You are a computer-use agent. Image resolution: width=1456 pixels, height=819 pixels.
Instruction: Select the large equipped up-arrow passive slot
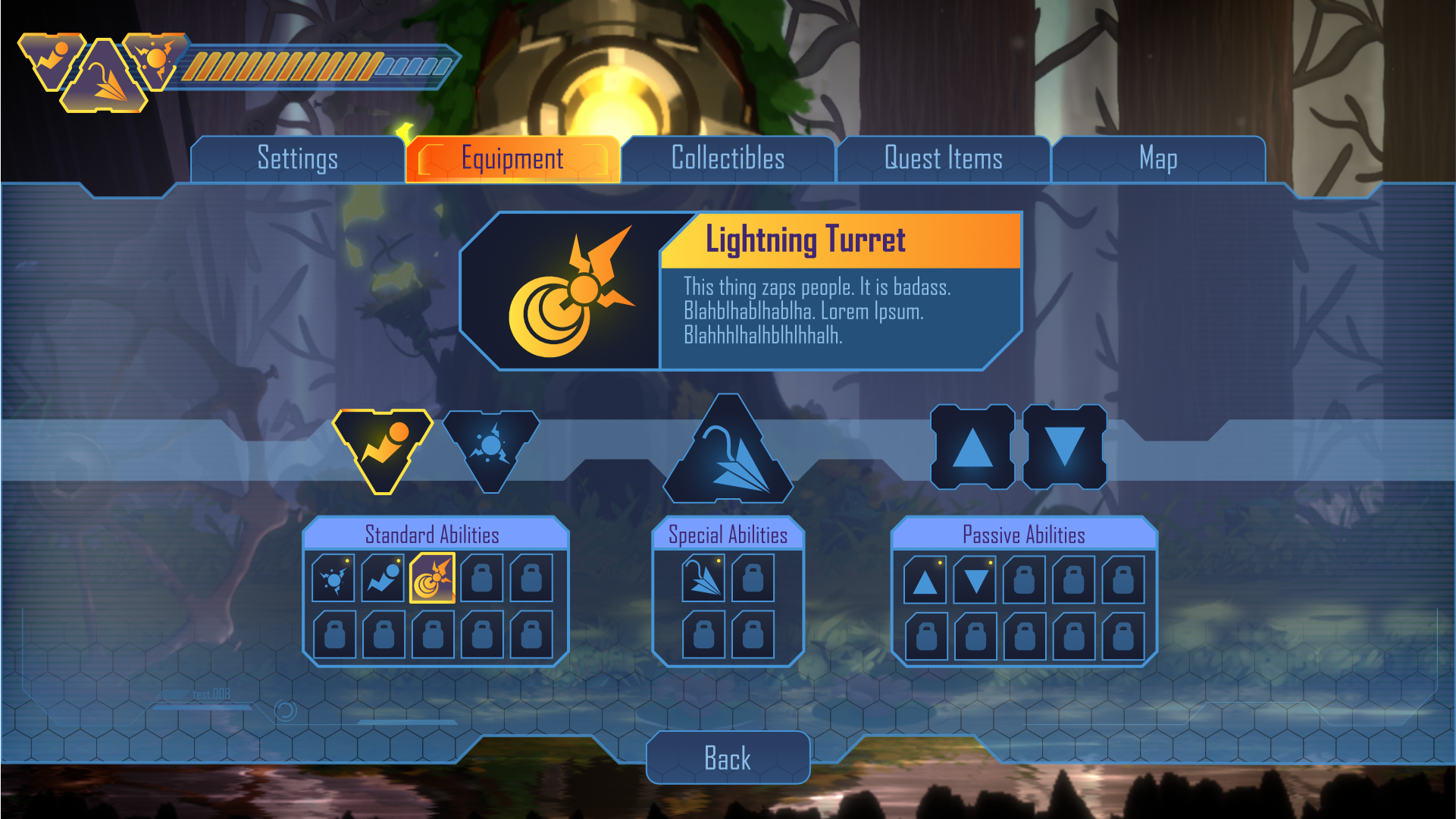(x=972, y=447)
